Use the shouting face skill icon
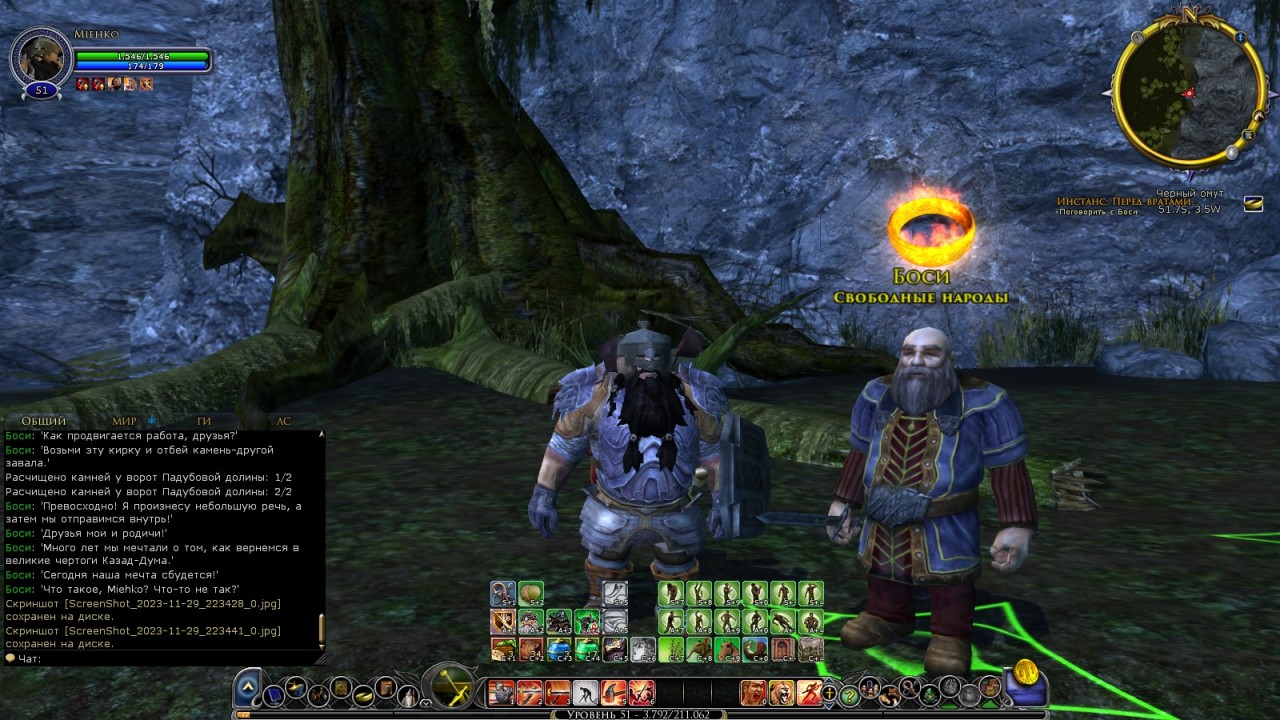 click(753, 691)
